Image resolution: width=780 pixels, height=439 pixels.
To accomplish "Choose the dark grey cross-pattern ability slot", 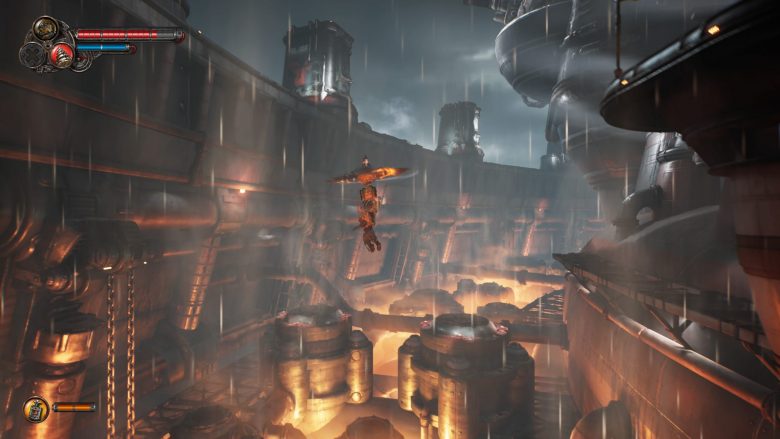I will click(32, 53).
